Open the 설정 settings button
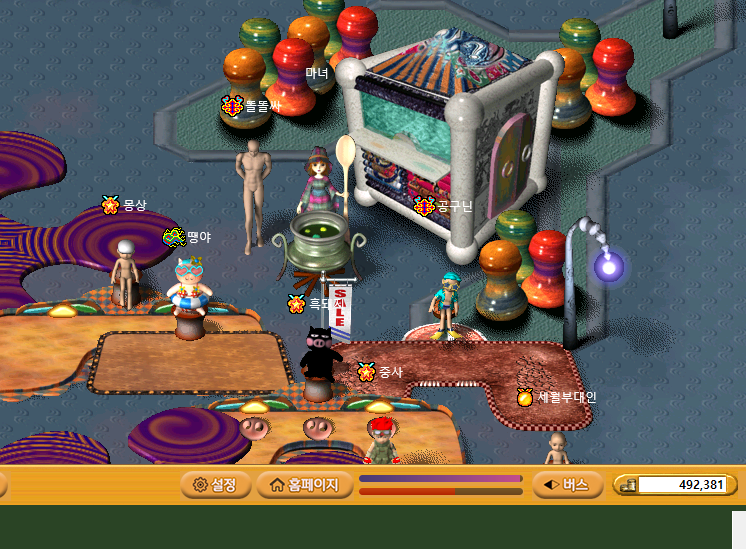Viewport: 746px width, 549px height. 214,485
